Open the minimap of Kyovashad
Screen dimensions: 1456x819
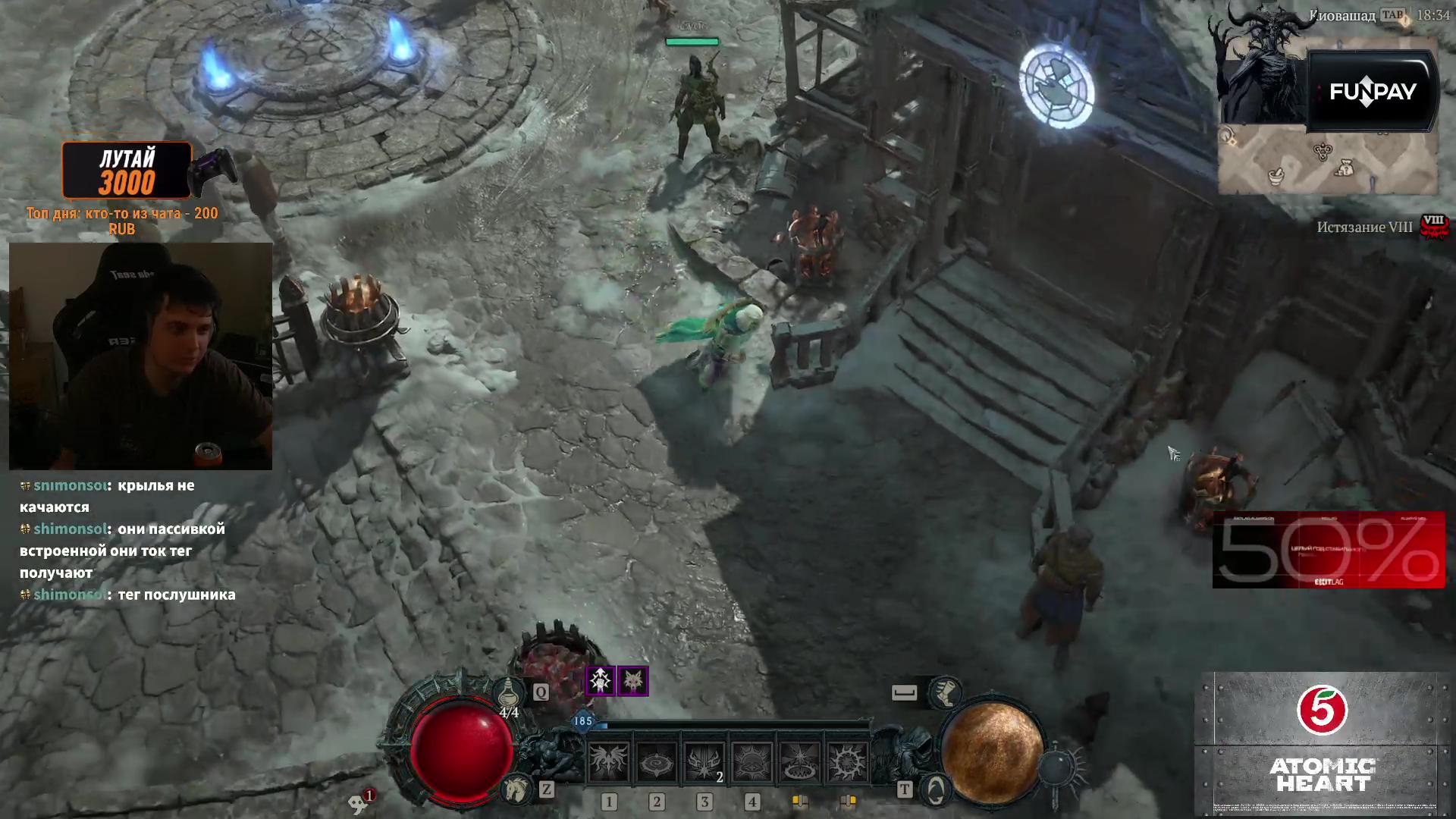[x=1327, y=161]
